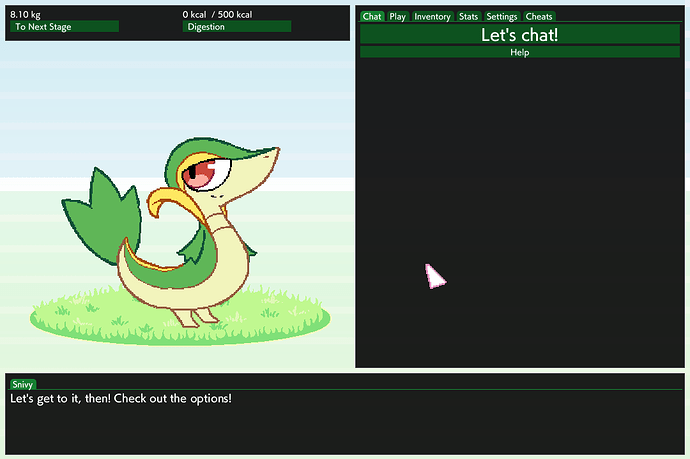Open the Play tab
This screenshot has height=459, width=690.
click(x=398, y=17)
